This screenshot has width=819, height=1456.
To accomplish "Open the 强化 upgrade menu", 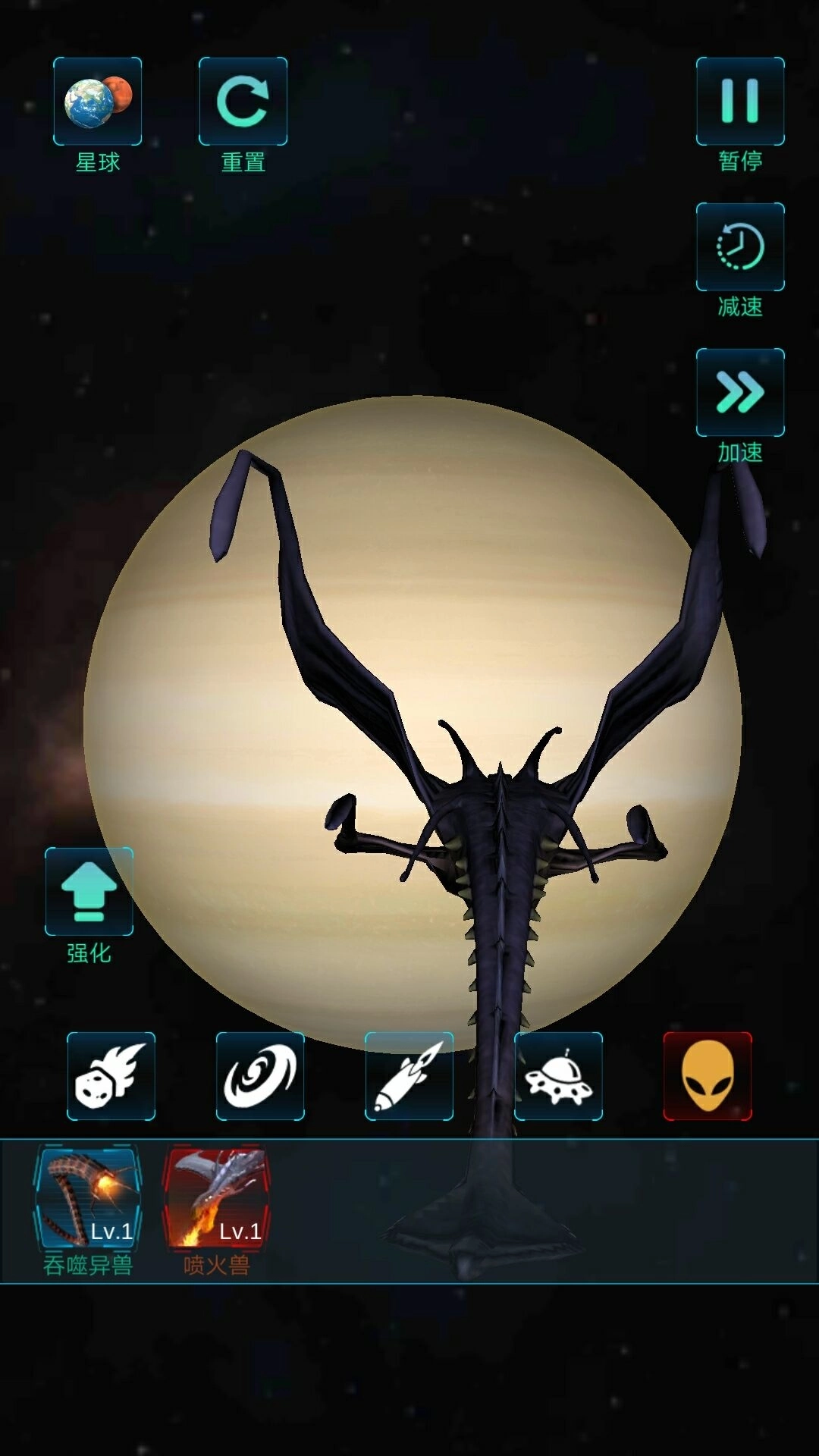I will (x=89, y=892).
